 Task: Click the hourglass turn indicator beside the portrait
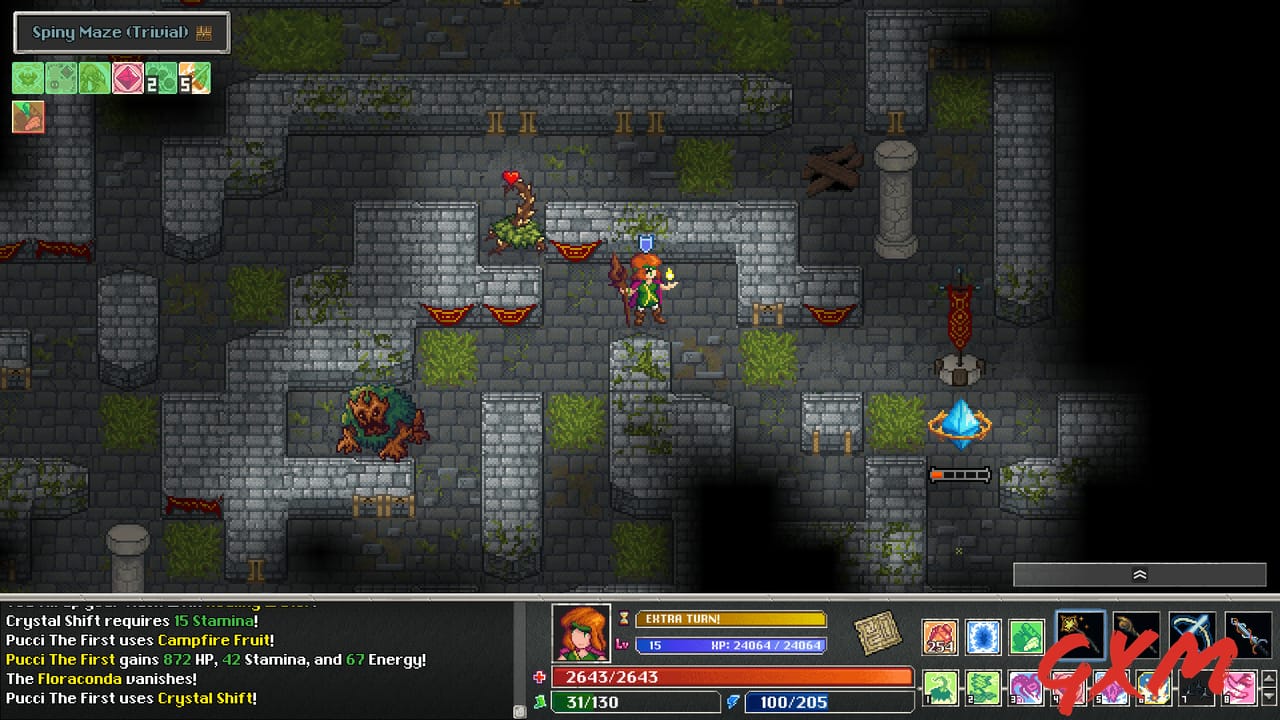pos(625,619)
